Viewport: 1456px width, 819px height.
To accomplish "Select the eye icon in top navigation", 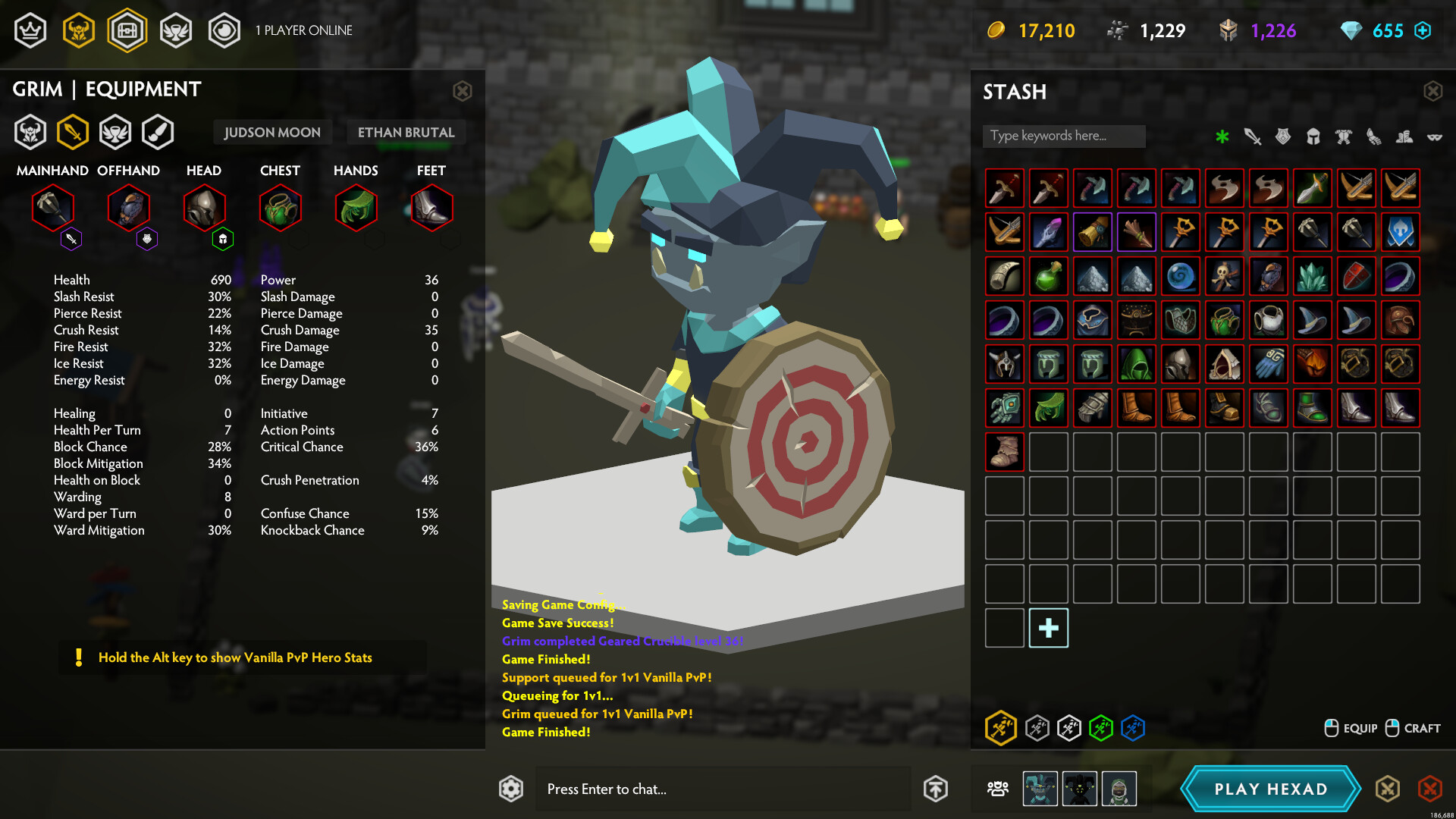I will pos(224,30).
